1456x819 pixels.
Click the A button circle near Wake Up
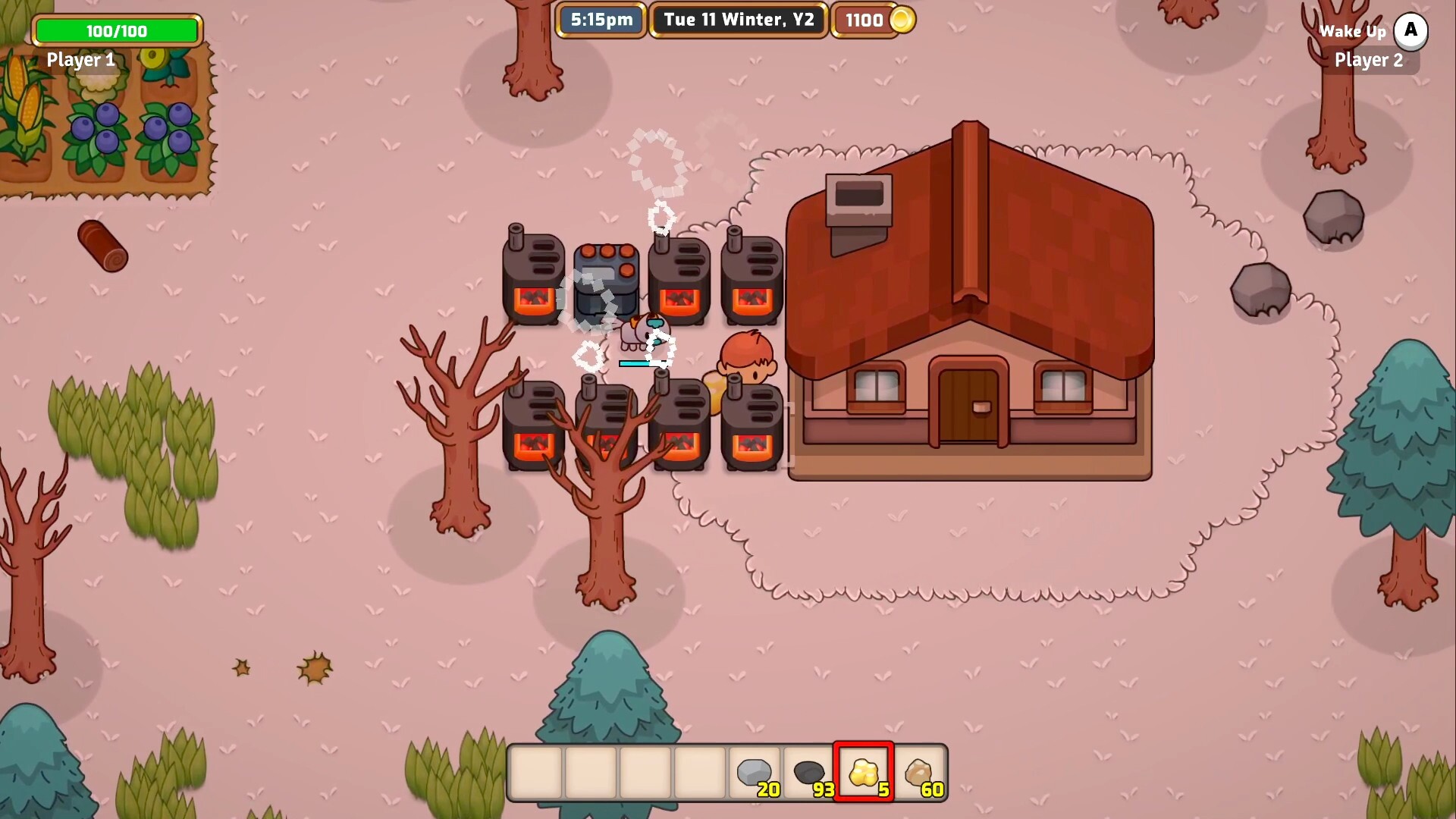click(1411, 31)
